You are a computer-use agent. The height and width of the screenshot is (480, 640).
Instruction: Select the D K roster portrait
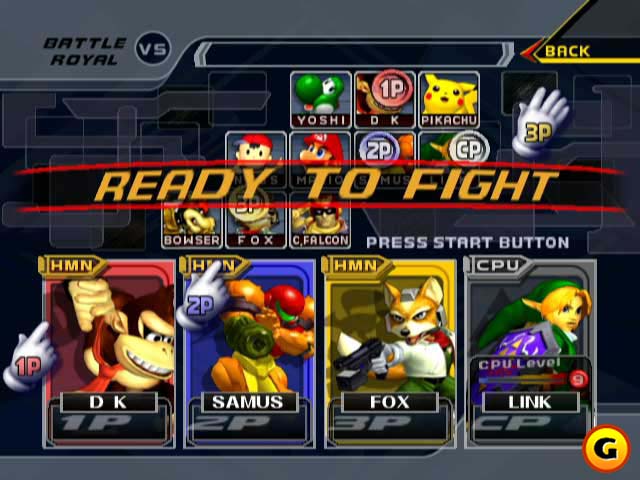tap(384, 99)
